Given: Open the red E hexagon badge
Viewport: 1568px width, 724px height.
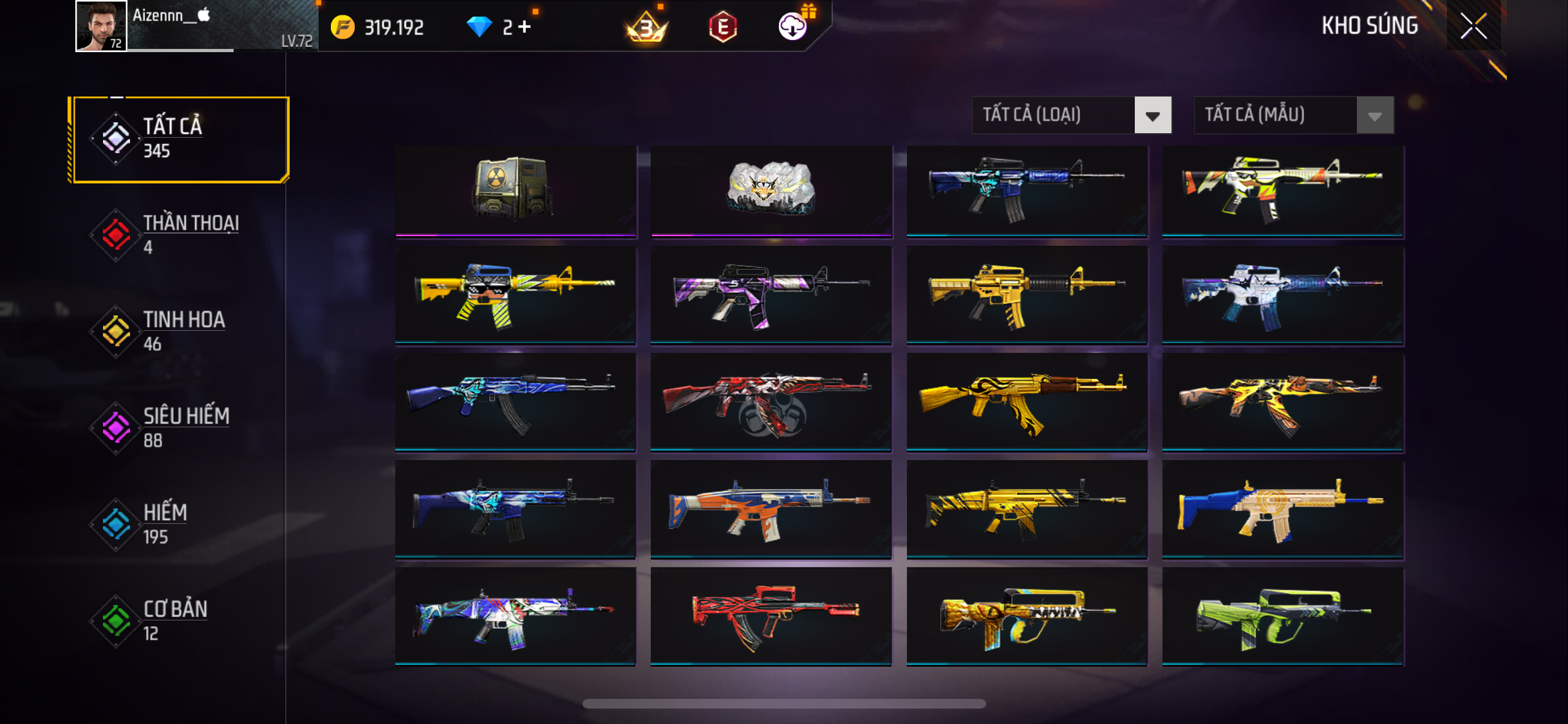Looking at the screenshot, I should (722, 26).
